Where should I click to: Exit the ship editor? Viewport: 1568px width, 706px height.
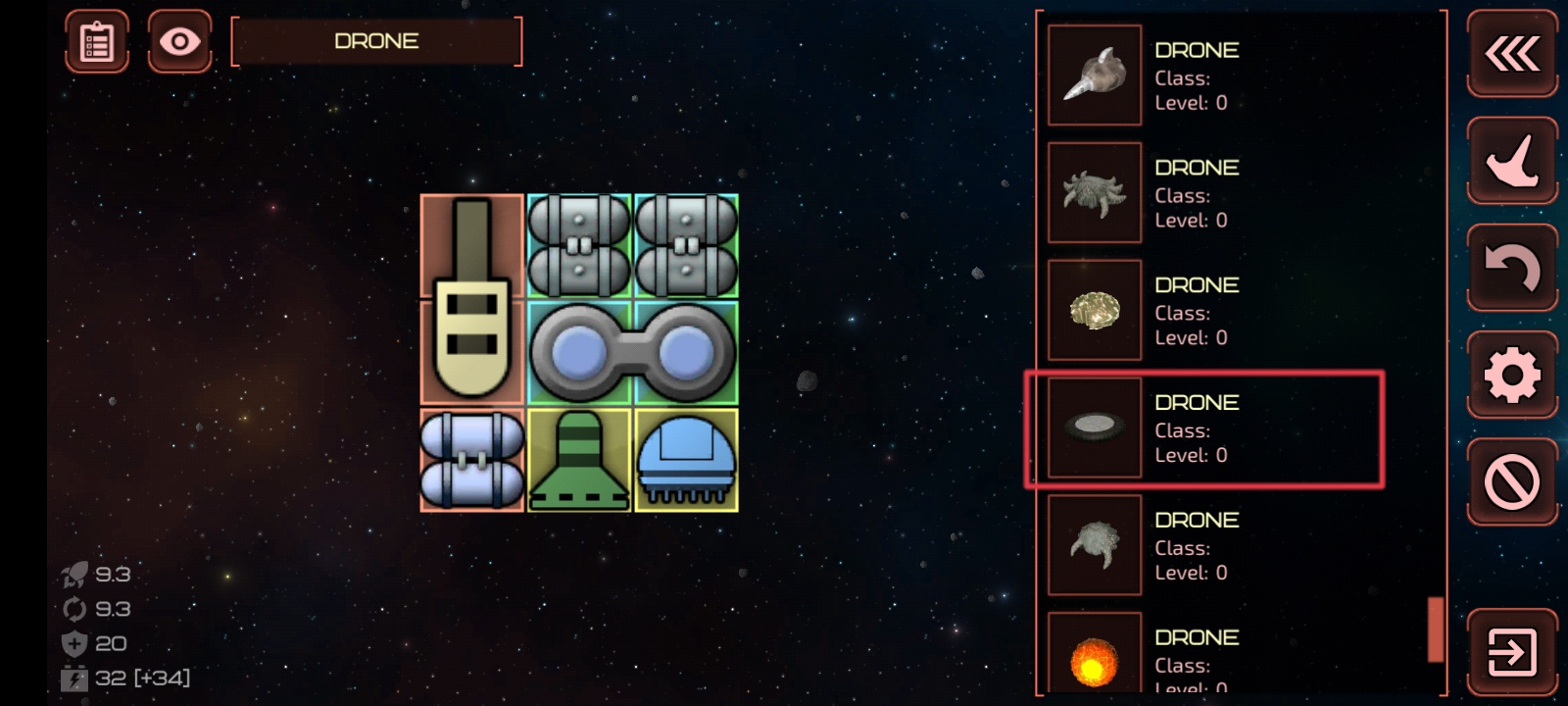click(1511, 652)
